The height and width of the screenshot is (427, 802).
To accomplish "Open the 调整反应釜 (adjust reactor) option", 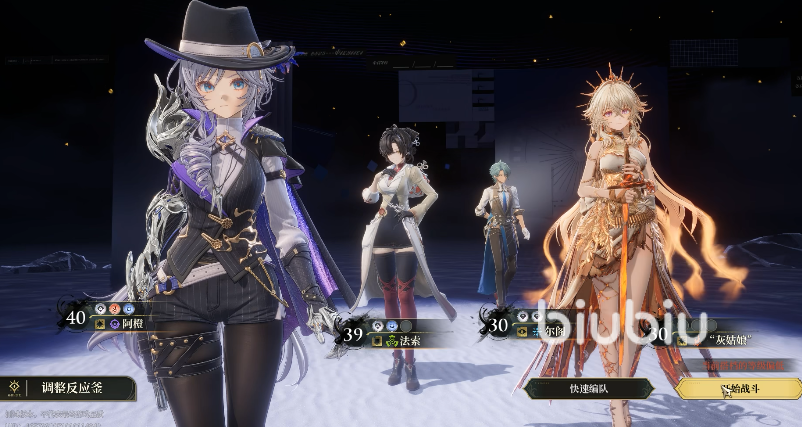I will point(68,388).
